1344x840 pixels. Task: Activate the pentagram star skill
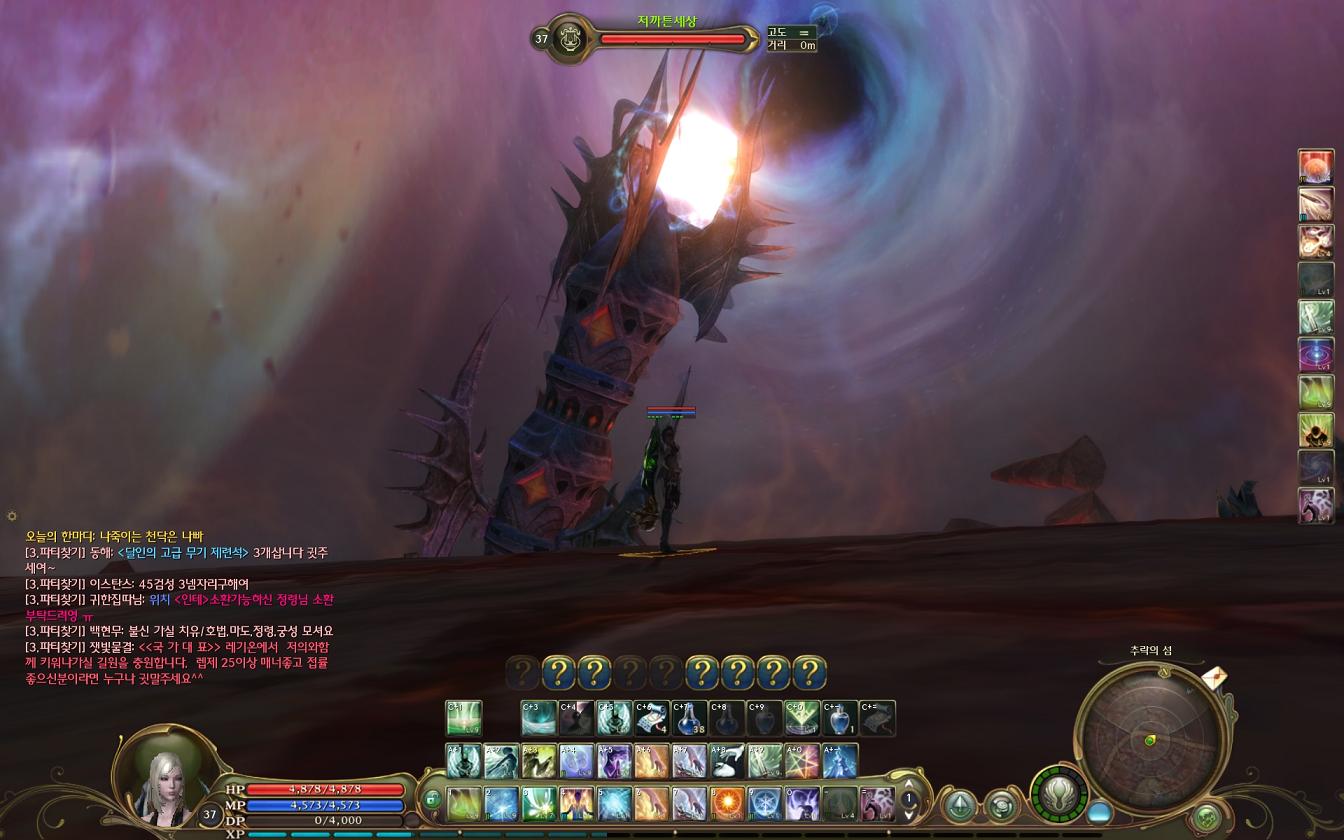click(802, 761)
